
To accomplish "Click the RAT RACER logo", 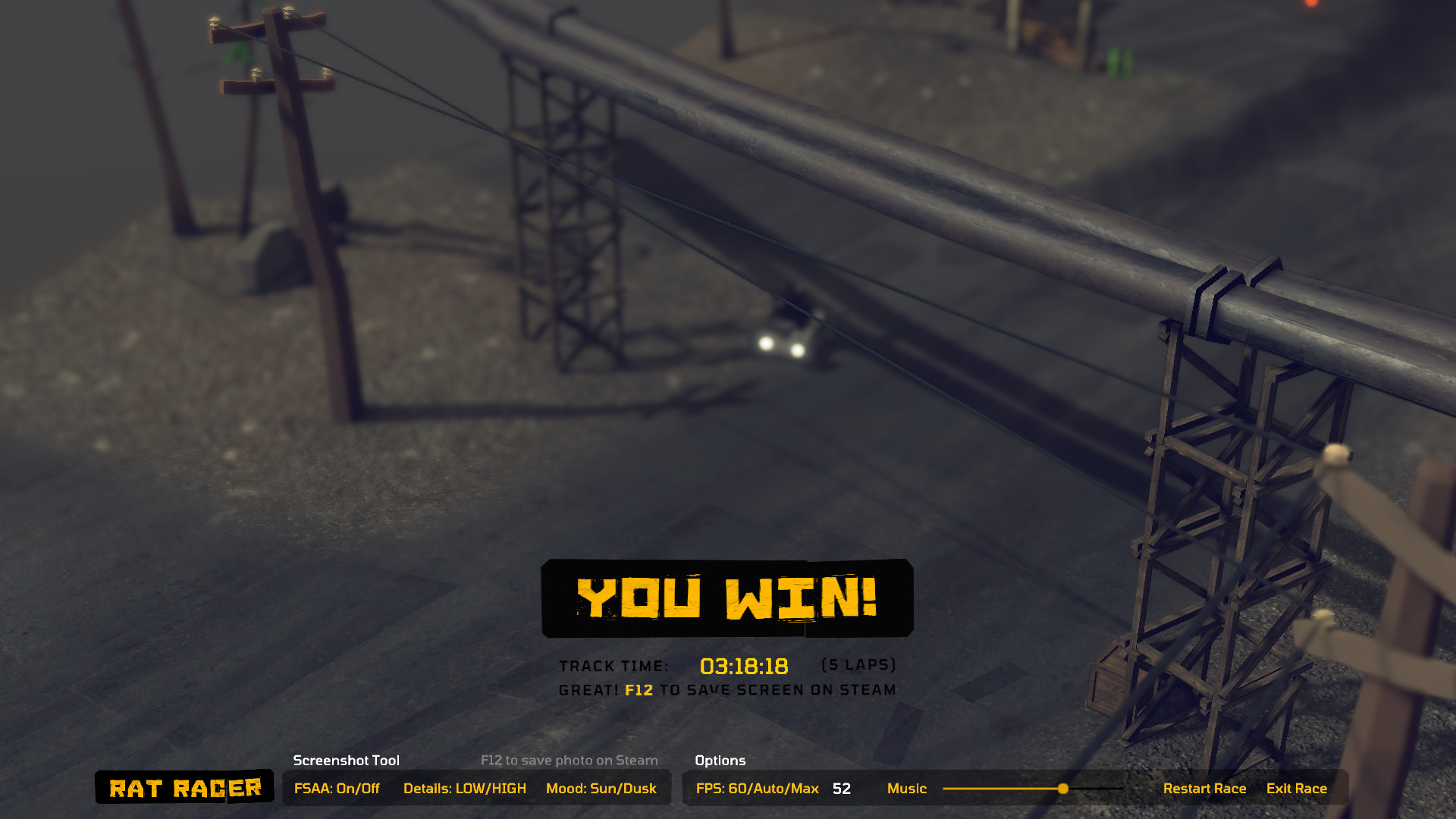I will (x=184, y=788).
